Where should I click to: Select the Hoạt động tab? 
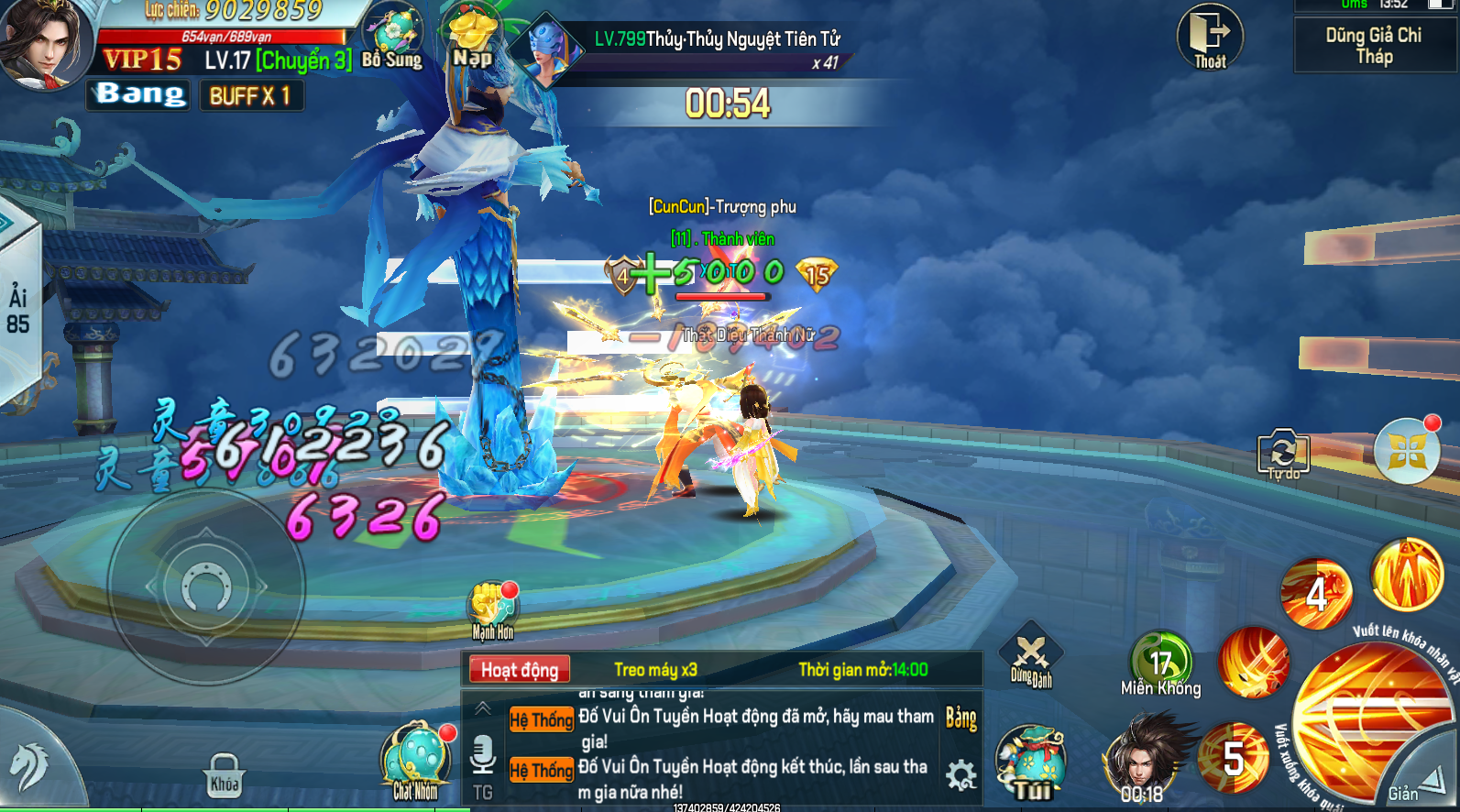point(519,670)
